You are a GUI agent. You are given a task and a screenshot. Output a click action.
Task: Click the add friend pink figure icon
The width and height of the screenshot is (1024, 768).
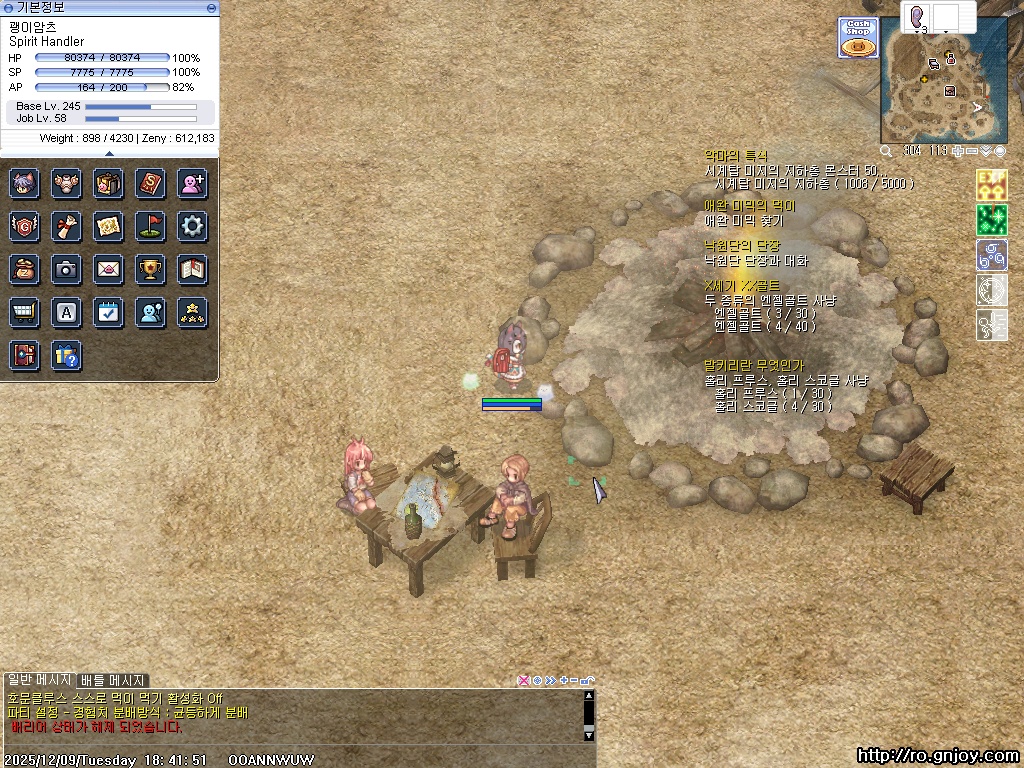click(192, 183)
